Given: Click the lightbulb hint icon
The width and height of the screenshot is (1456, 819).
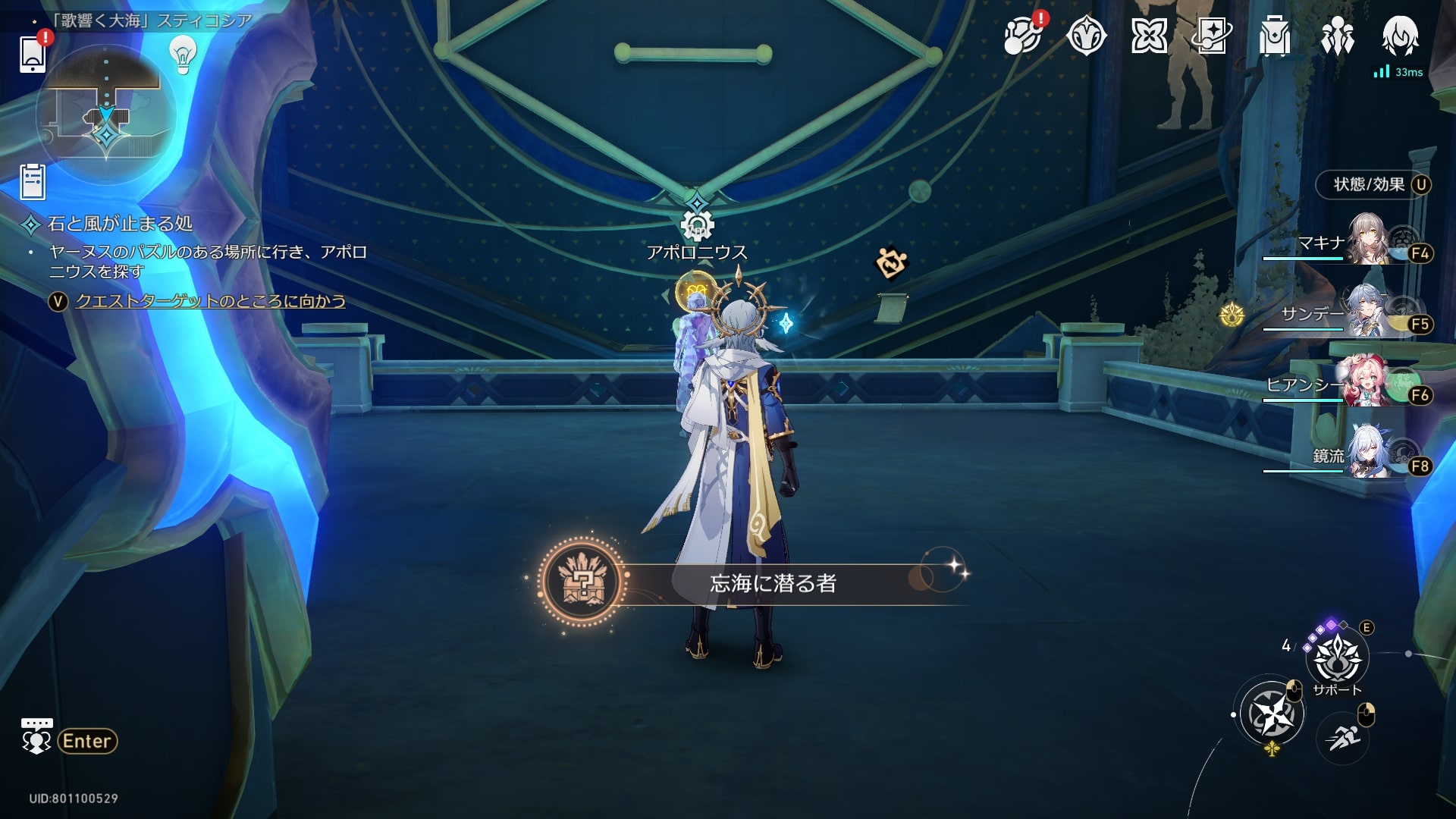Looking at the screenshot, I should coord(182,53).
